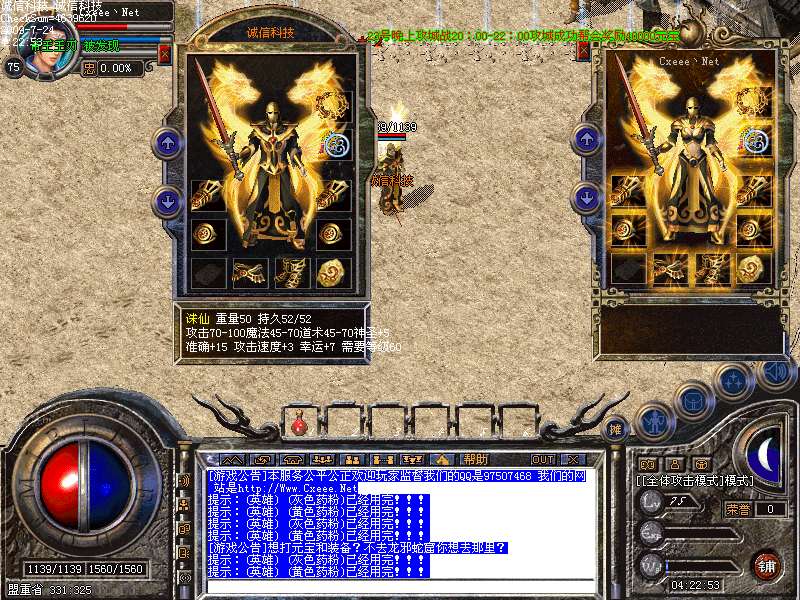Select the belt slot in the 诚信科技 panel
This screenshot has height=600, width=800.
(249, 272)
